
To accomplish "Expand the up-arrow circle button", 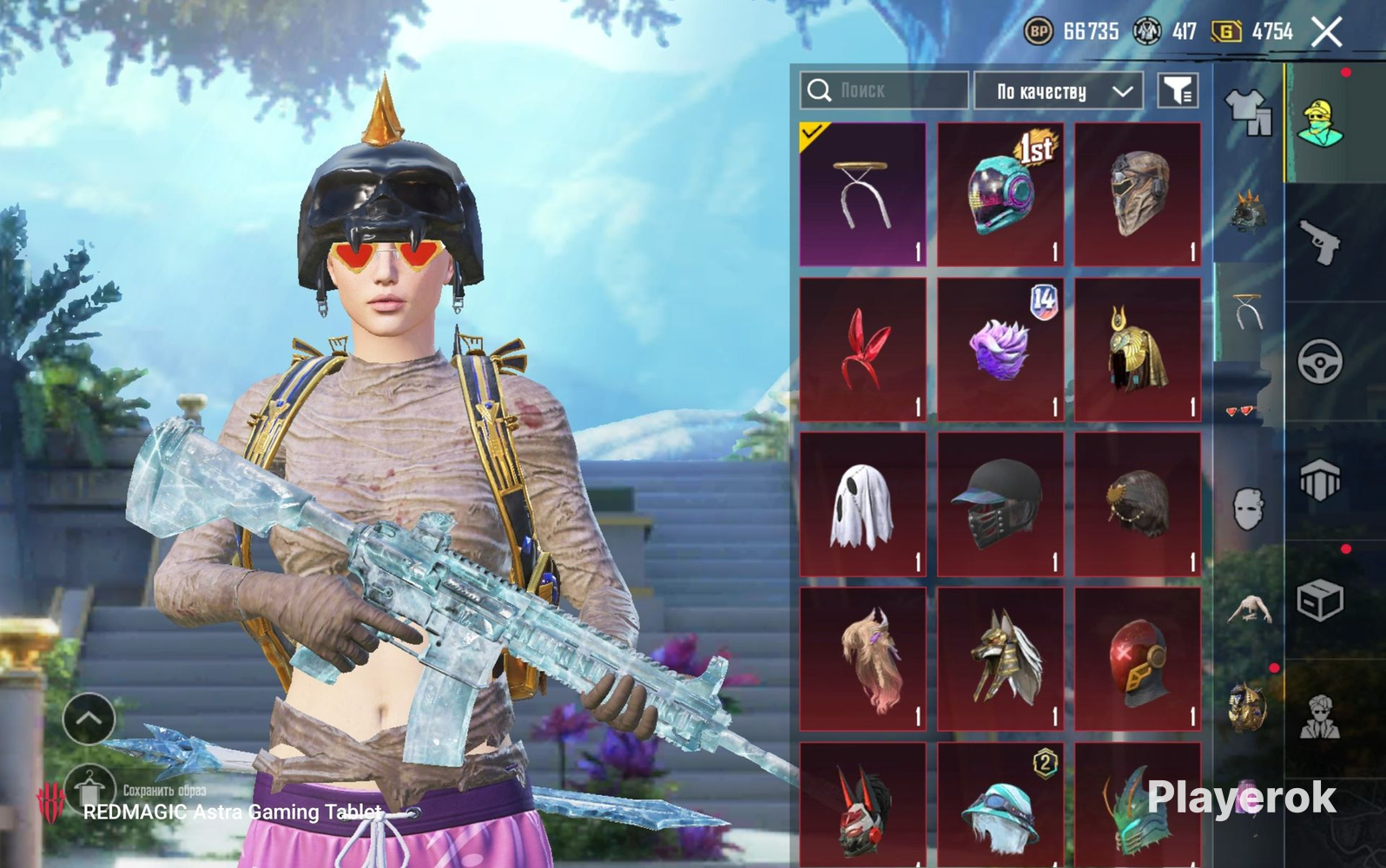I will pos(89,719).
